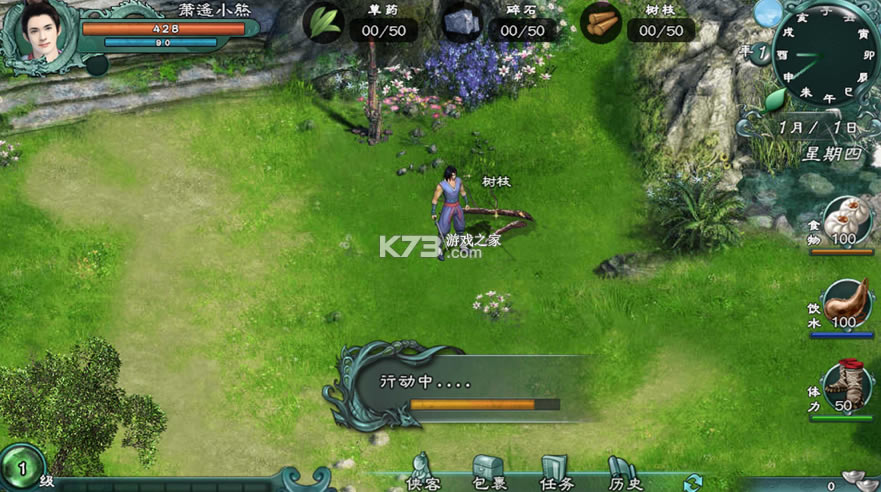Image resolution: width=881 pixels, height=492 pixels.
Task: Click the blue sky weather orb
Action: pyautogui.click(x=768, y=13)
